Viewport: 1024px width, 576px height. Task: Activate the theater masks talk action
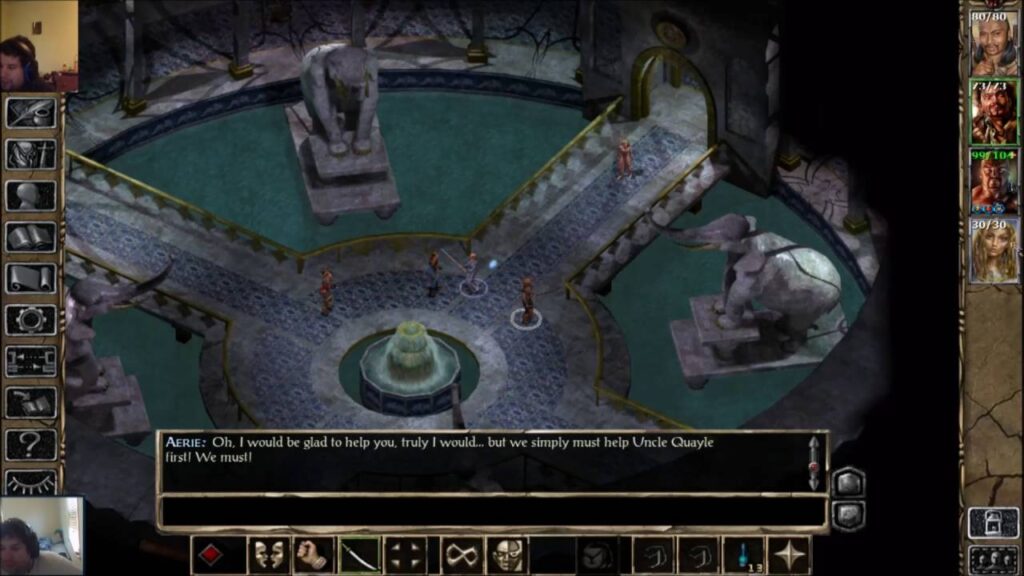(x=267, y=555)
